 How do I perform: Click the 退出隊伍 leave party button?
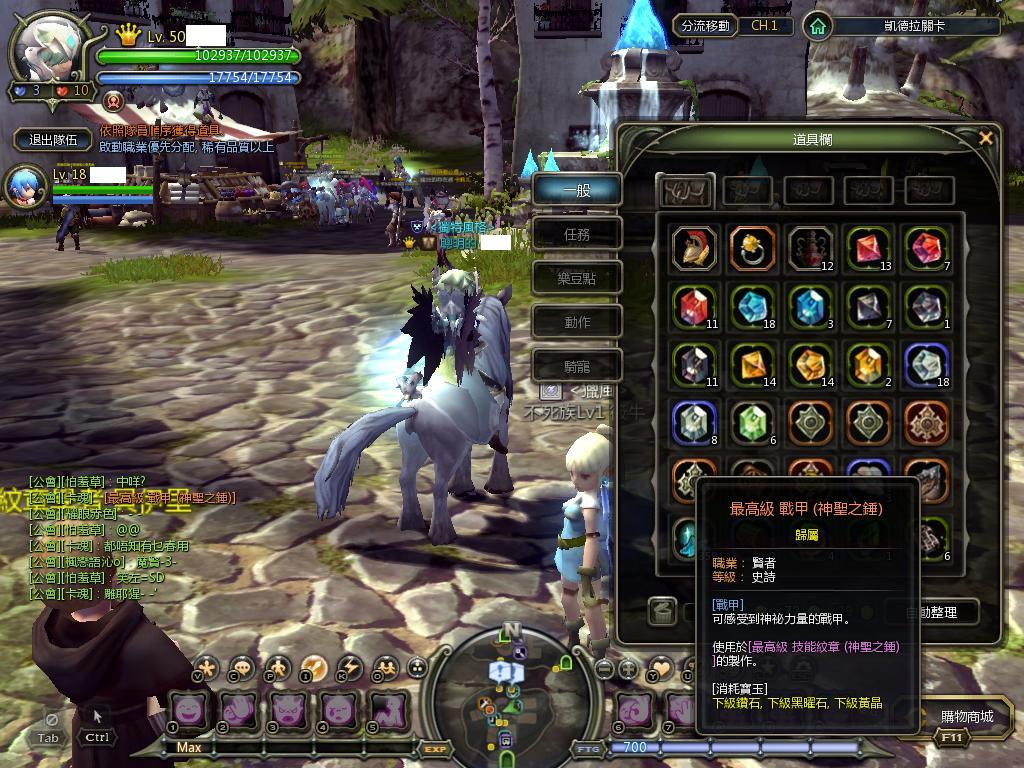coord(54,139)
